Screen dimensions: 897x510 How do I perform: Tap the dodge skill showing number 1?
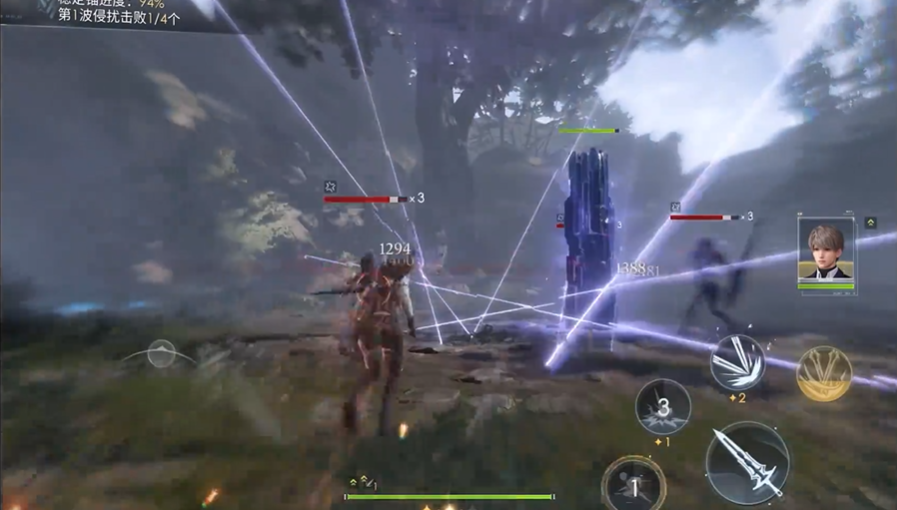[633, 485]
